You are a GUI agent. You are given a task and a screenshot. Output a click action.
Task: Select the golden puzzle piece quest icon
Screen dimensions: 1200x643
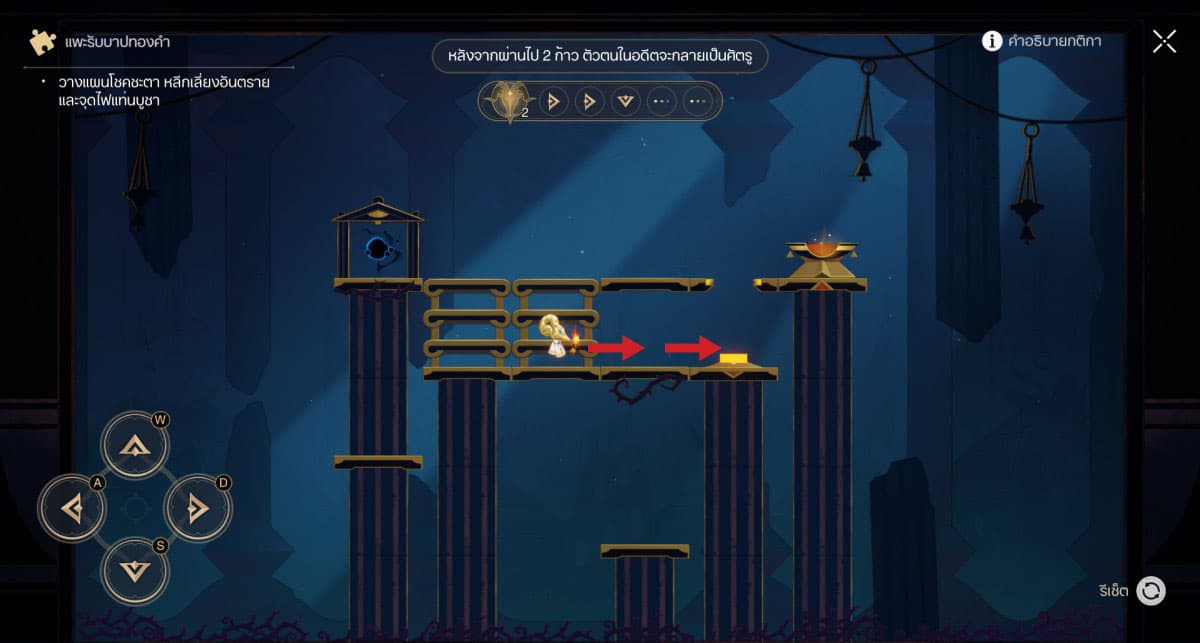point(42,42)
